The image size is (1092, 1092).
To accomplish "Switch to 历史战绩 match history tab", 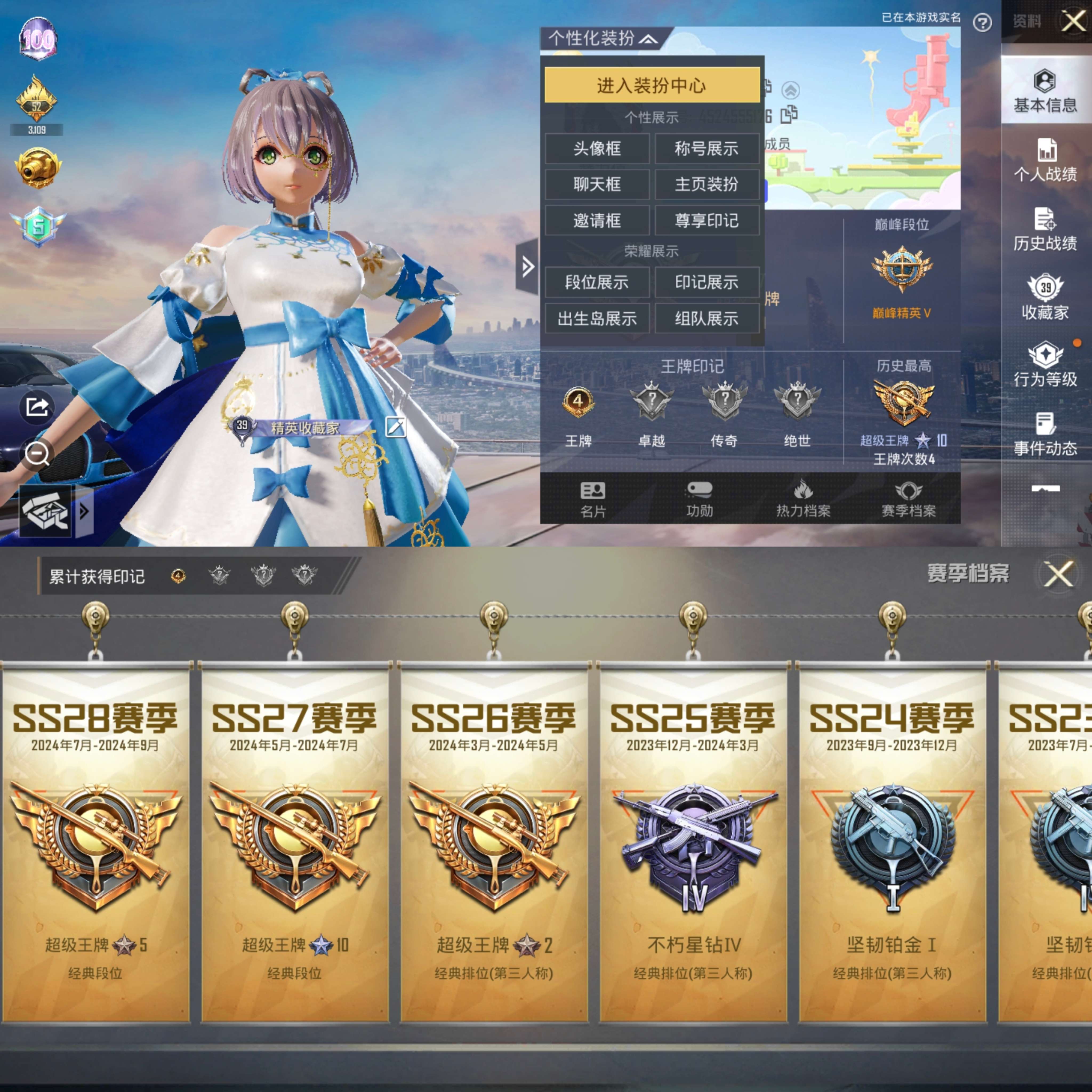I will click(1045, 230).
